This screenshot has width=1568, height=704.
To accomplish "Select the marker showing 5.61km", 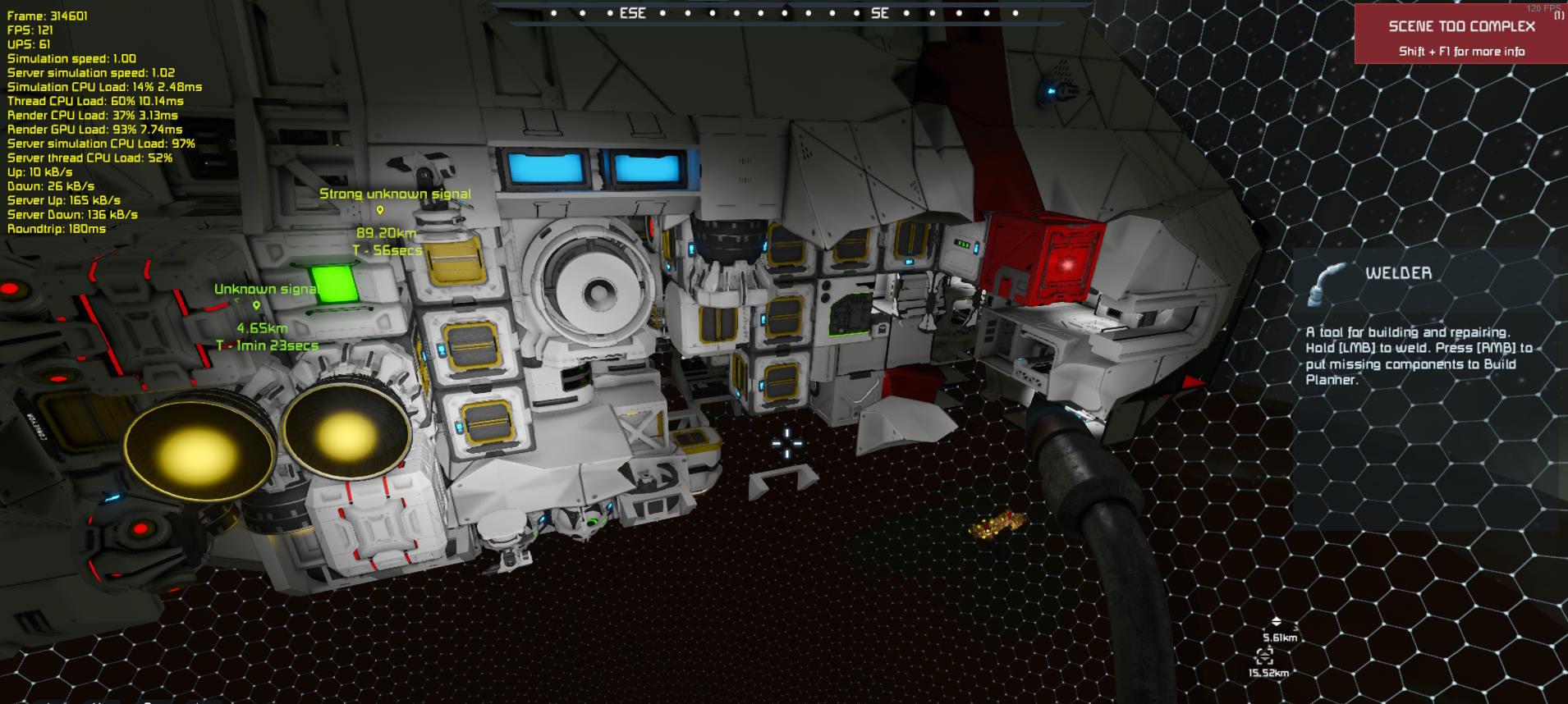I will tap(1277, 622).
